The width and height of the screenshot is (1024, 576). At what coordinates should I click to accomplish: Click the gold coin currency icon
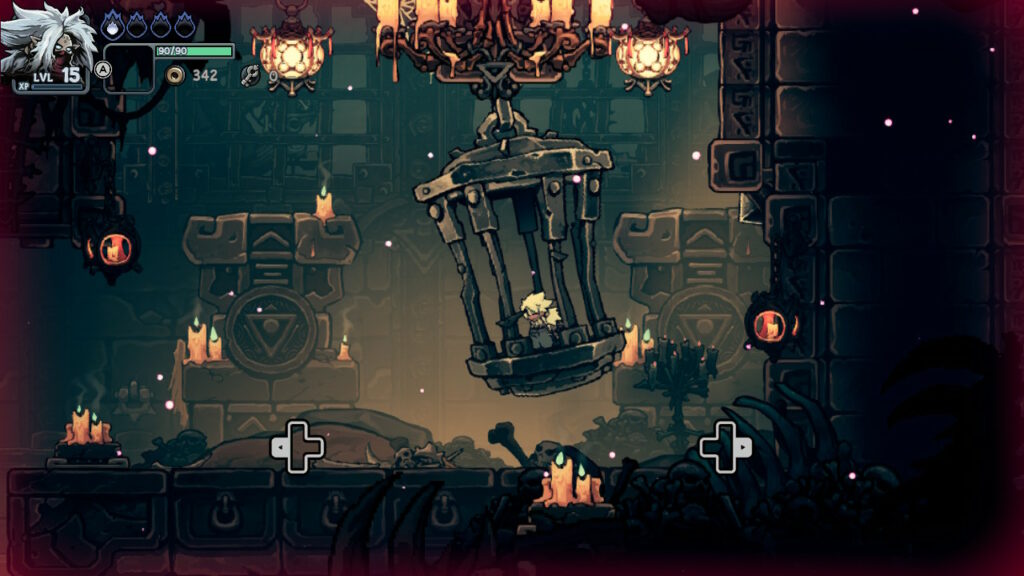click(176, 75)
